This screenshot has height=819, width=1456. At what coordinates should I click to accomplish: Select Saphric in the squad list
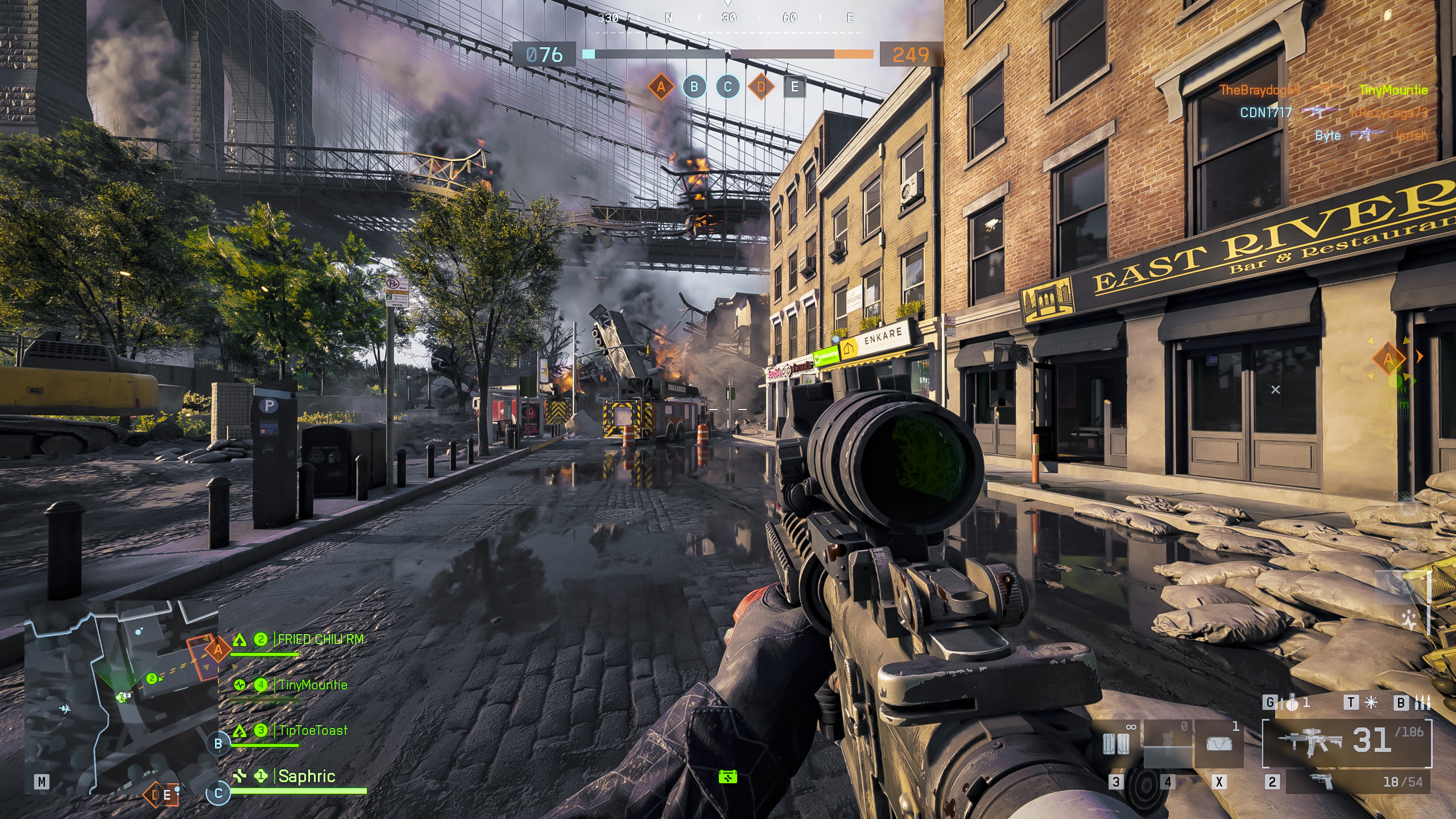coord(307,776)
